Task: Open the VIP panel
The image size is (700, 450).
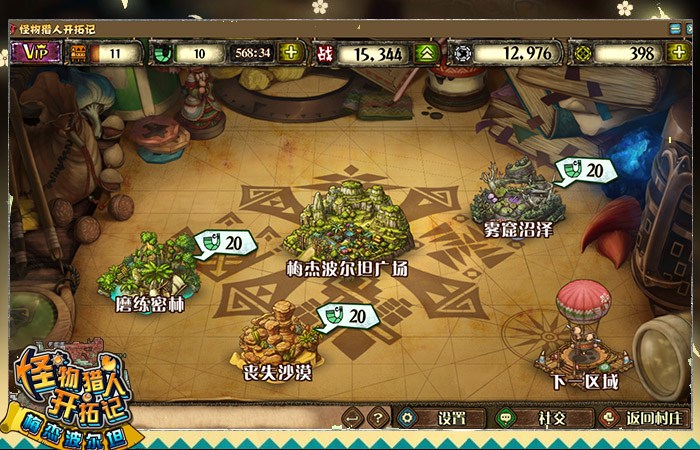Action: [x=37, y=53]
